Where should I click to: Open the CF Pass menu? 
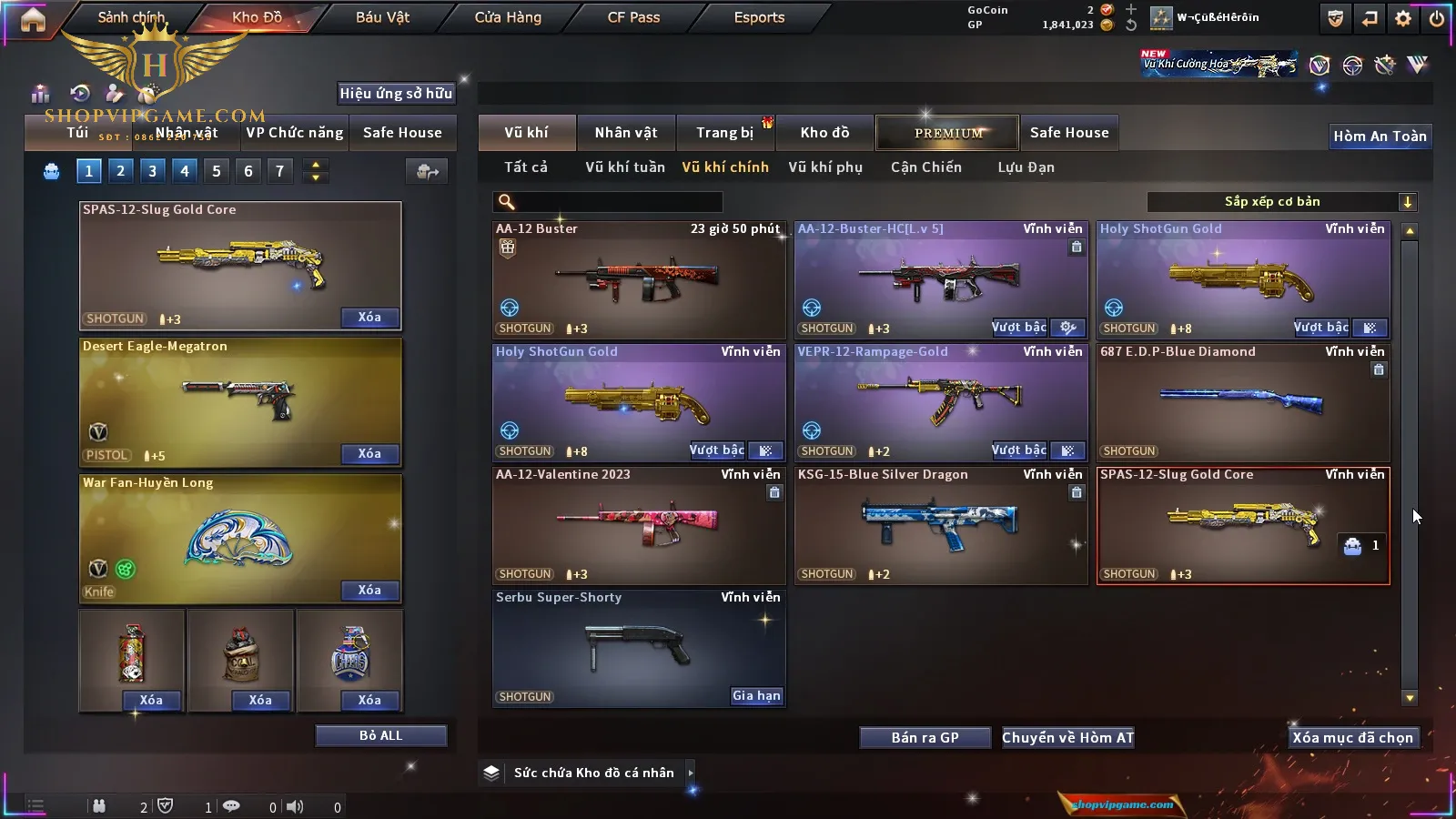coord(633,17)
